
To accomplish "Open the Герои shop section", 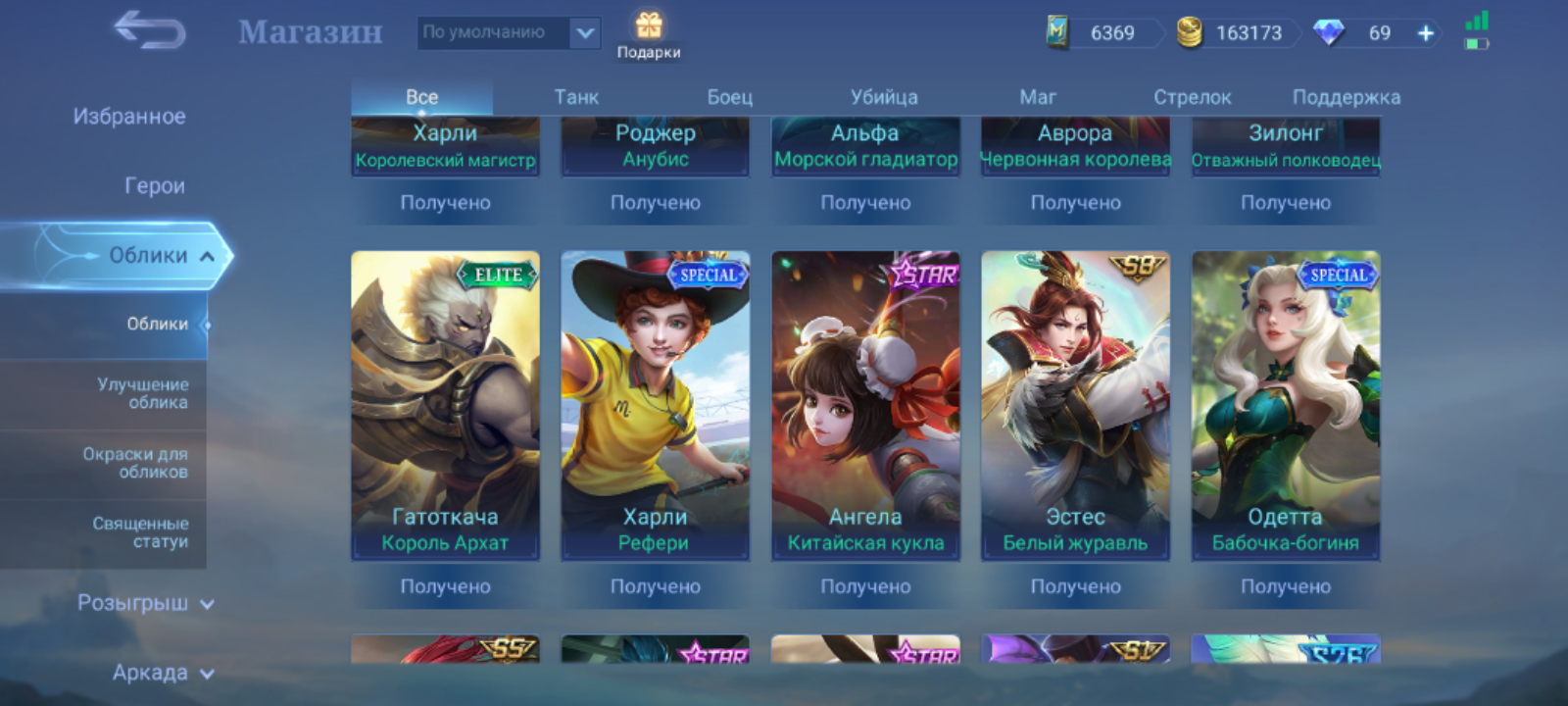I will 154,186.
